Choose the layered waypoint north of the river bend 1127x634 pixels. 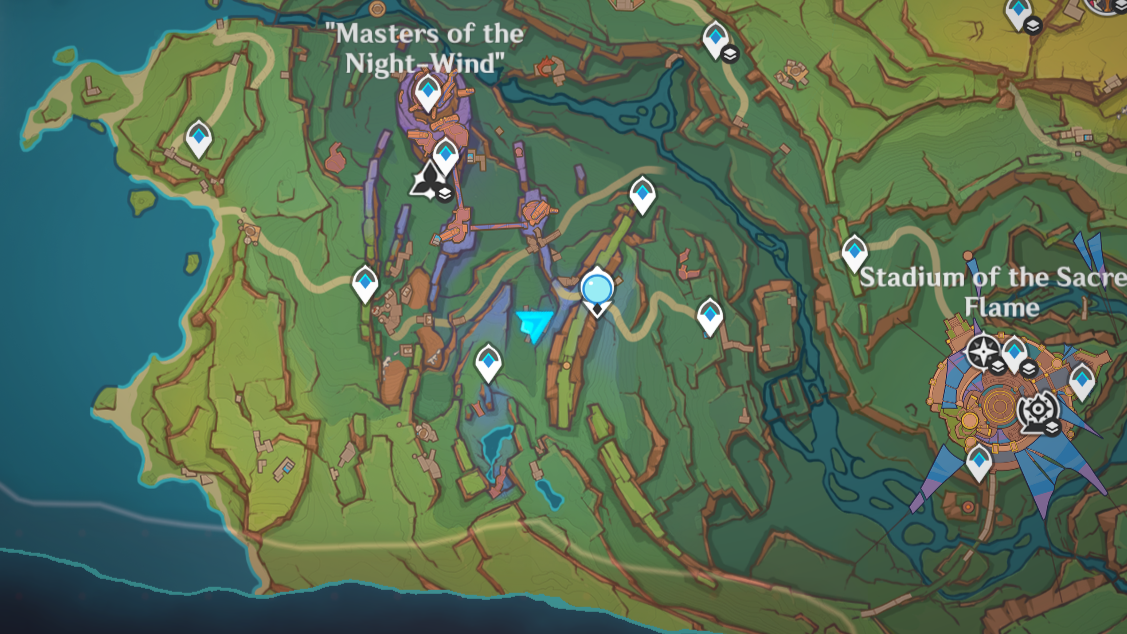tap(716, 40)
